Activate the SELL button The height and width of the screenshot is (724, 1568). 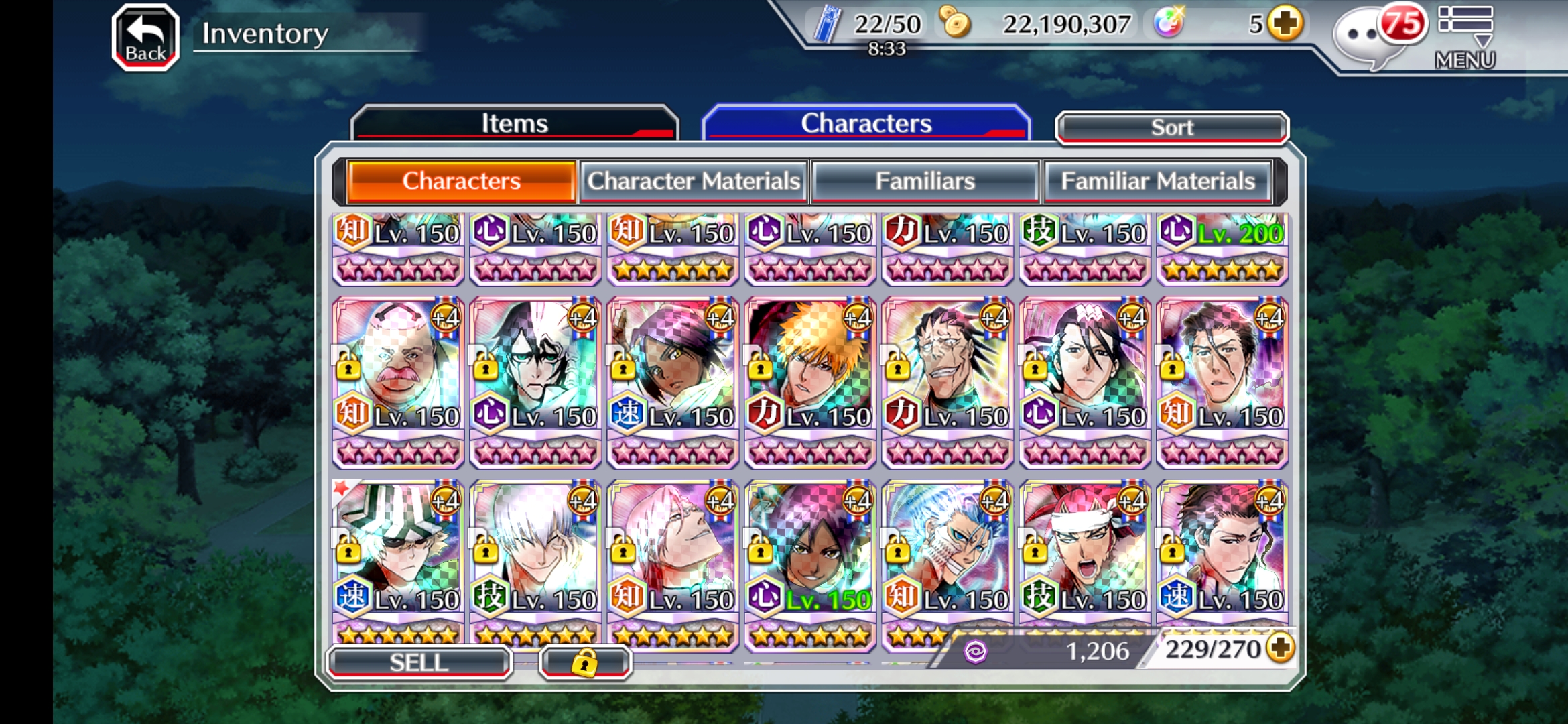[419, 662]
